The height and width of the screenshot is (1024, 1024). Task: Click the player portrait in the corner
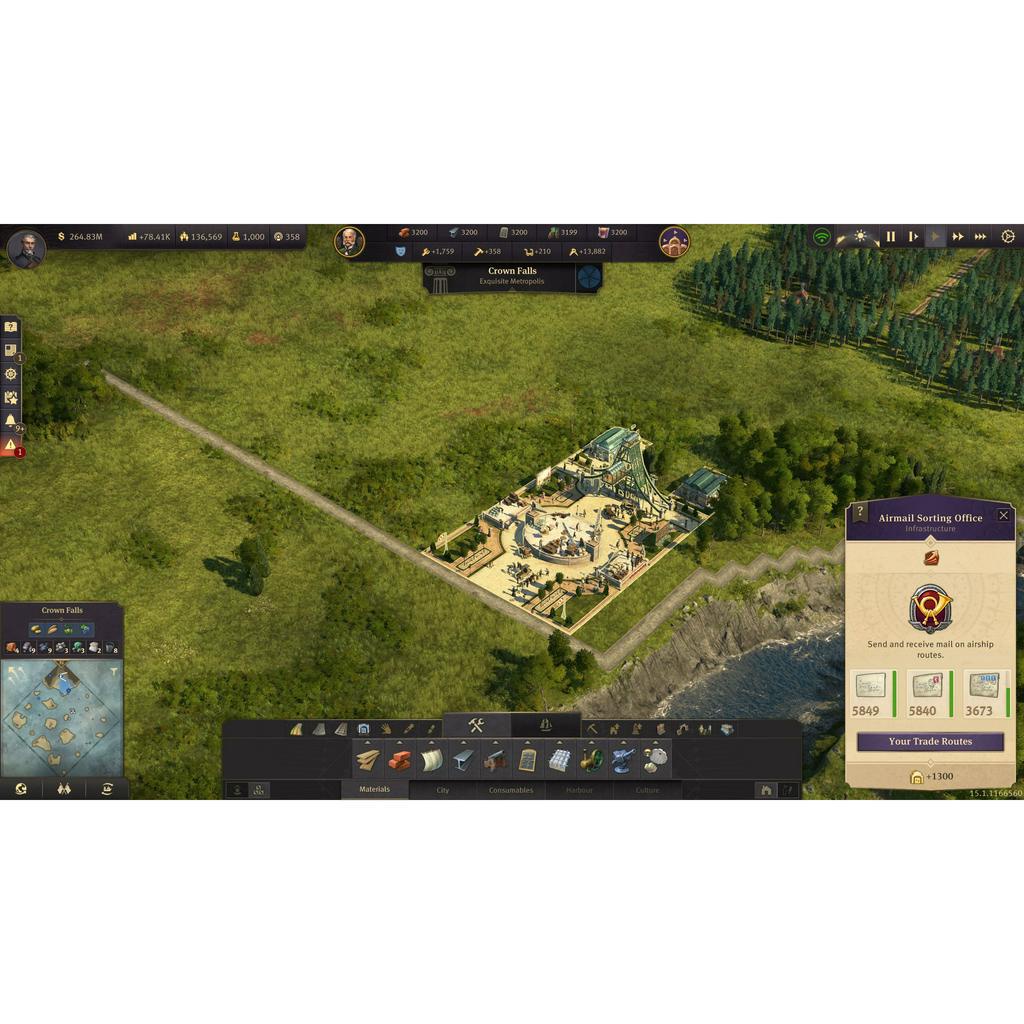pyautogui.click(x=26, y=248)
